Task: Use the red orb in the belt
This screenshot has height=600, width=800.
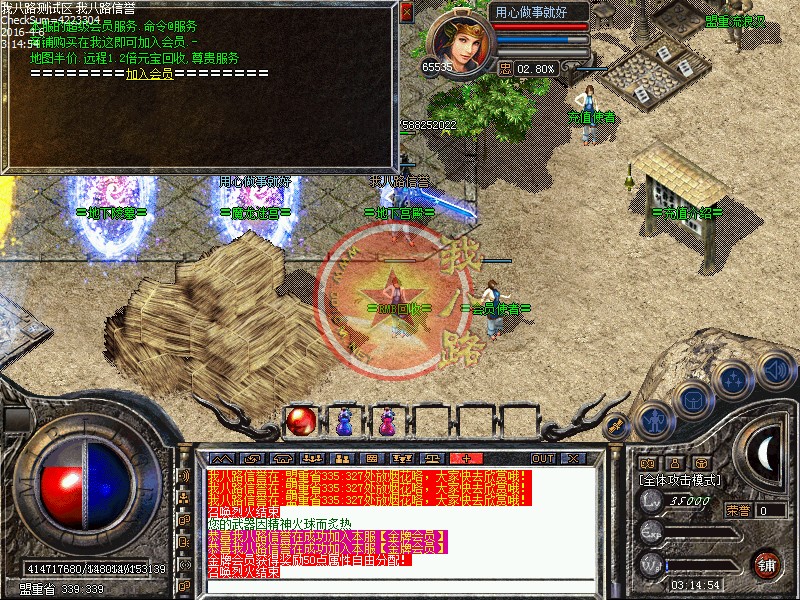Action: [x=300, y=422]
